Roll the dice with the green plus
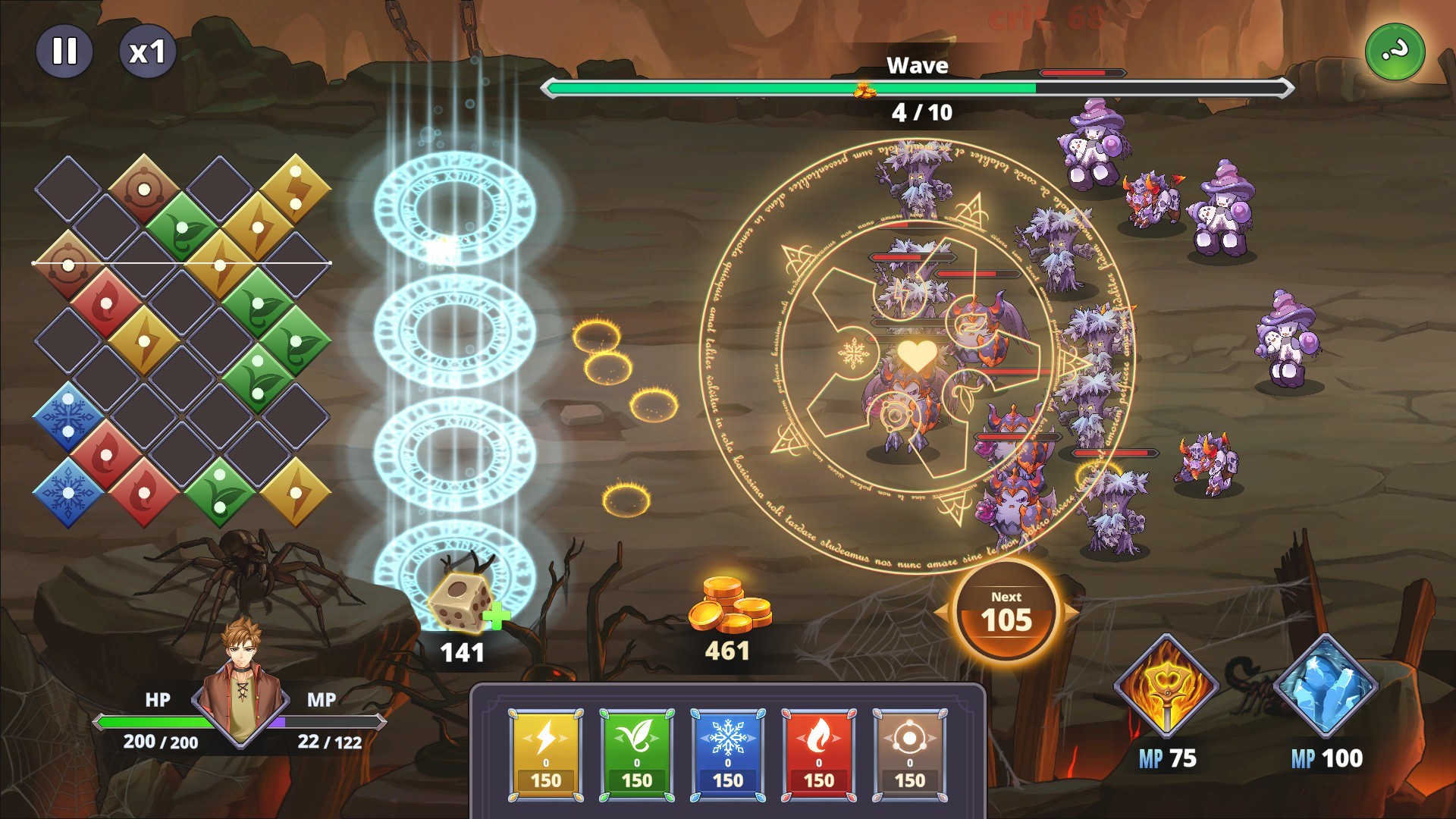The height and width of the screenshot is (819, 1456). [x=464, y=603]
